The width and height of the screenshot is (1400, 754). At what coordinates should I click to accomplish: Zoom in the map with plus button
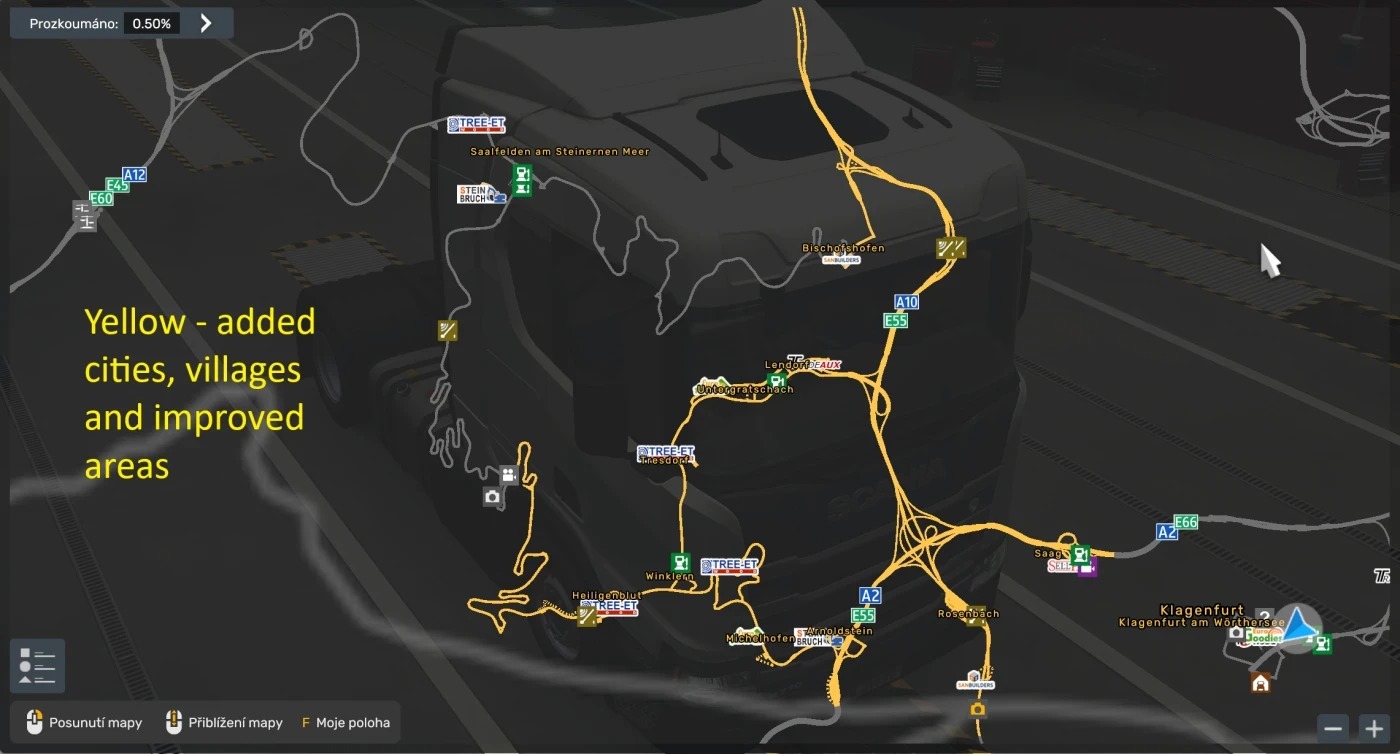coord(1375,728)
